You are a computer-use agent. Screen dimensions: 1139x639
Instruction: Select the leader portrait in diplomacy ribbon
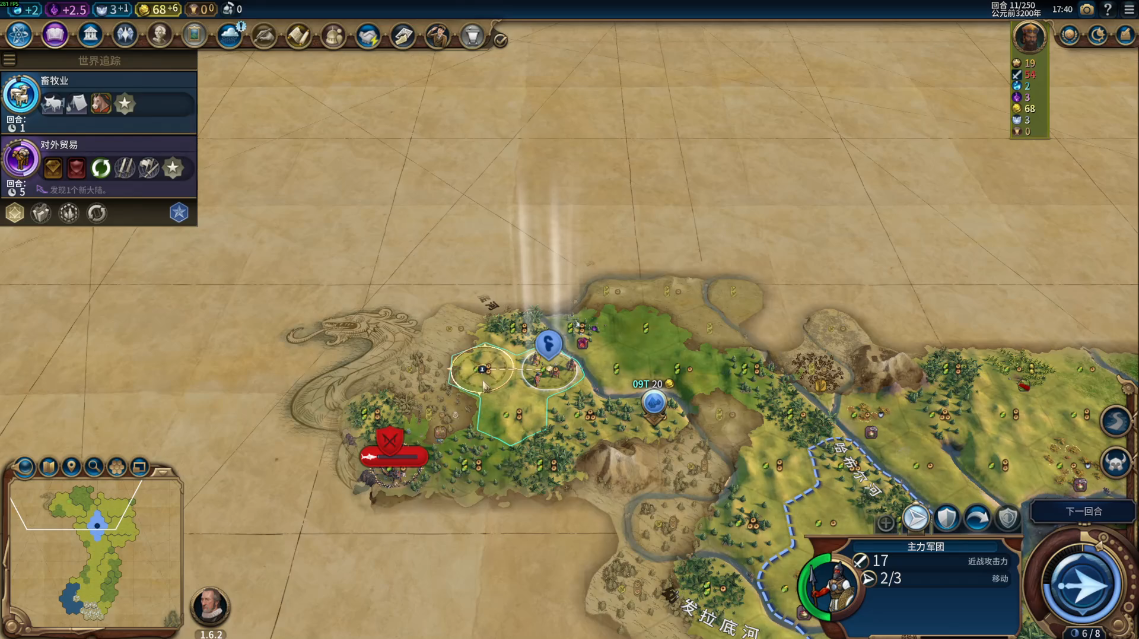coord(1029,38)
